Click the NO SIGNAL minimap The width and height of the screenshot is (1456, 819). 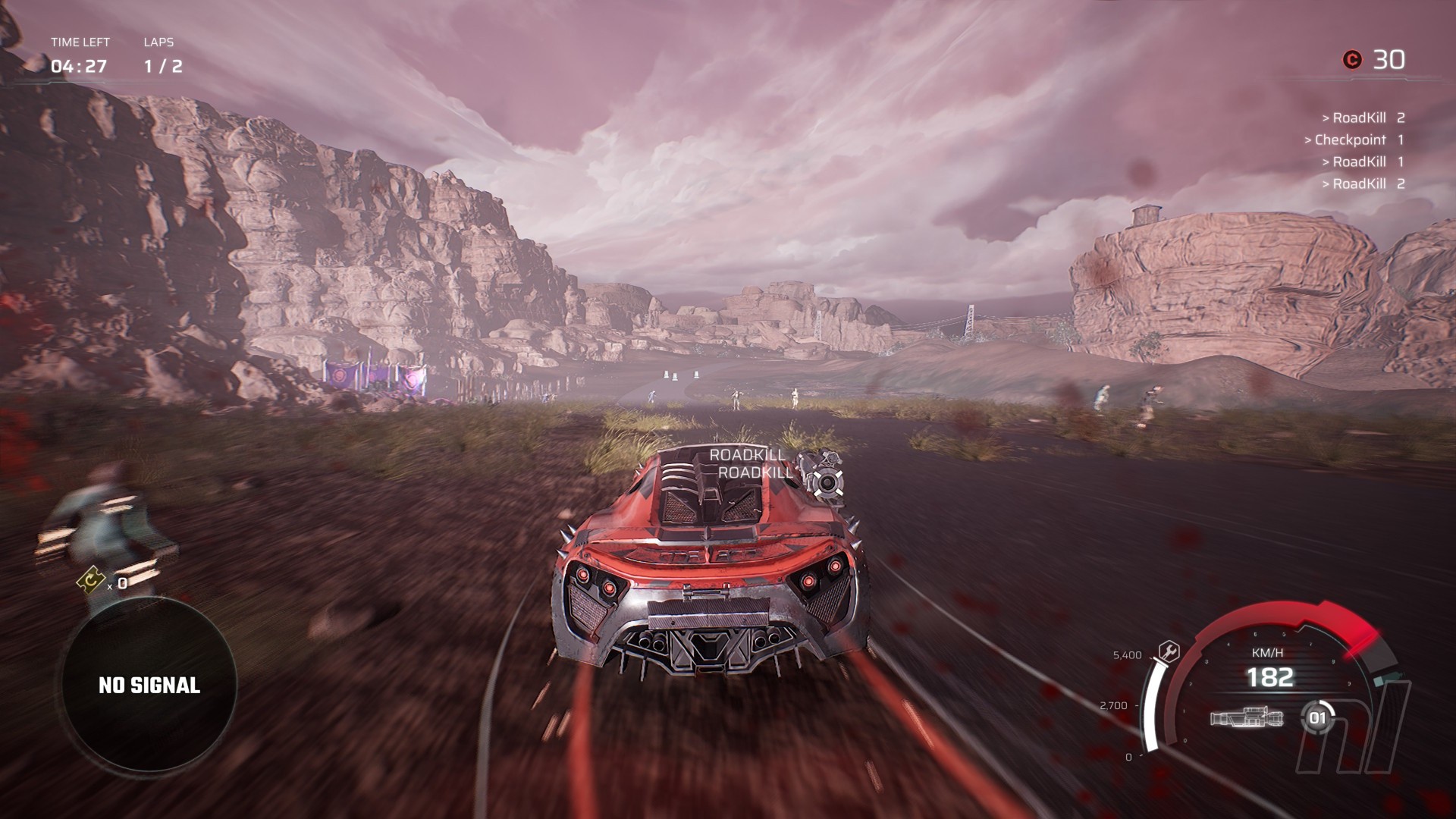coord(149,686)
